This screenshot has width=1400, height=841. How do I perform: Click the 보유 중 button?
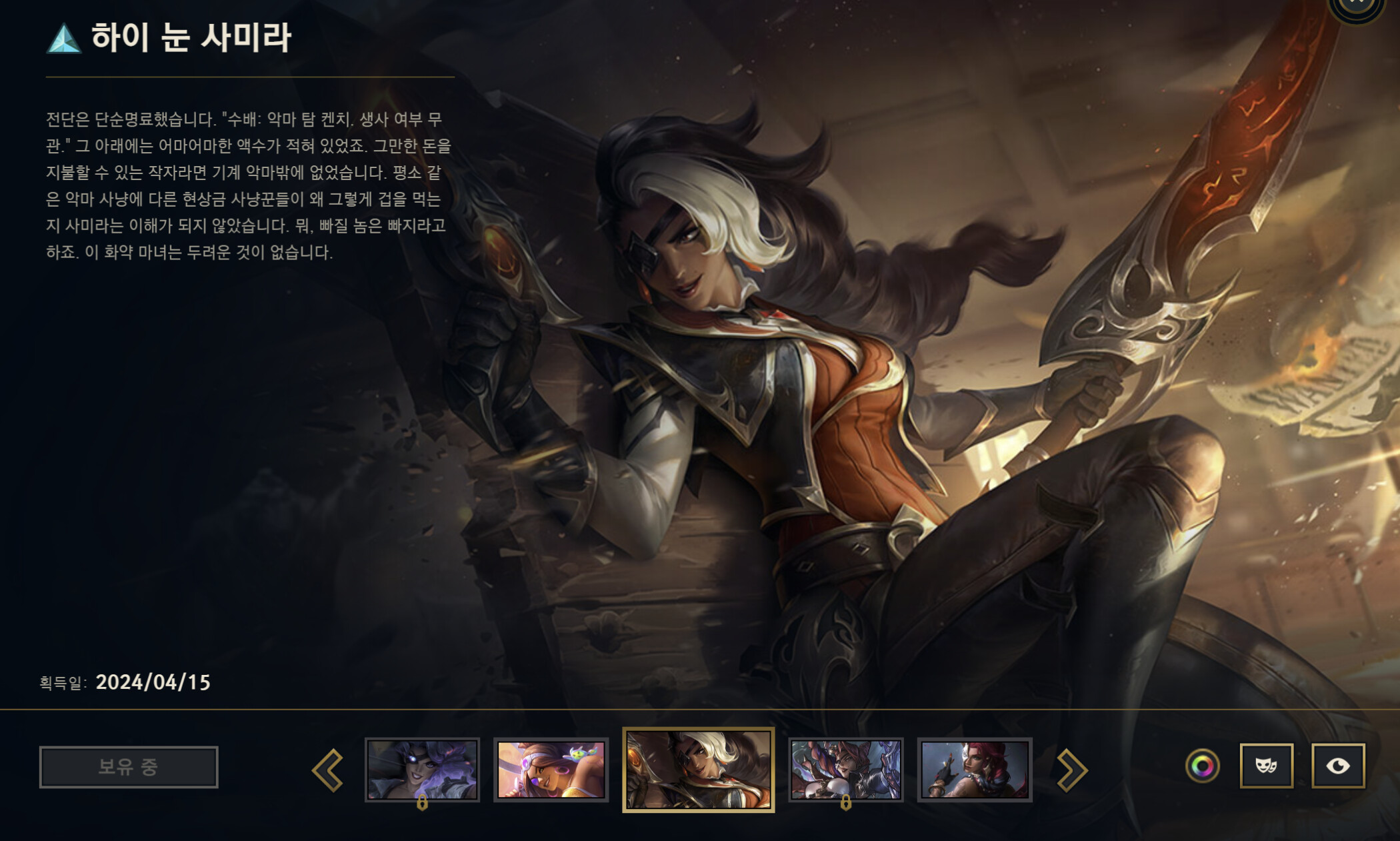[129, 767]
